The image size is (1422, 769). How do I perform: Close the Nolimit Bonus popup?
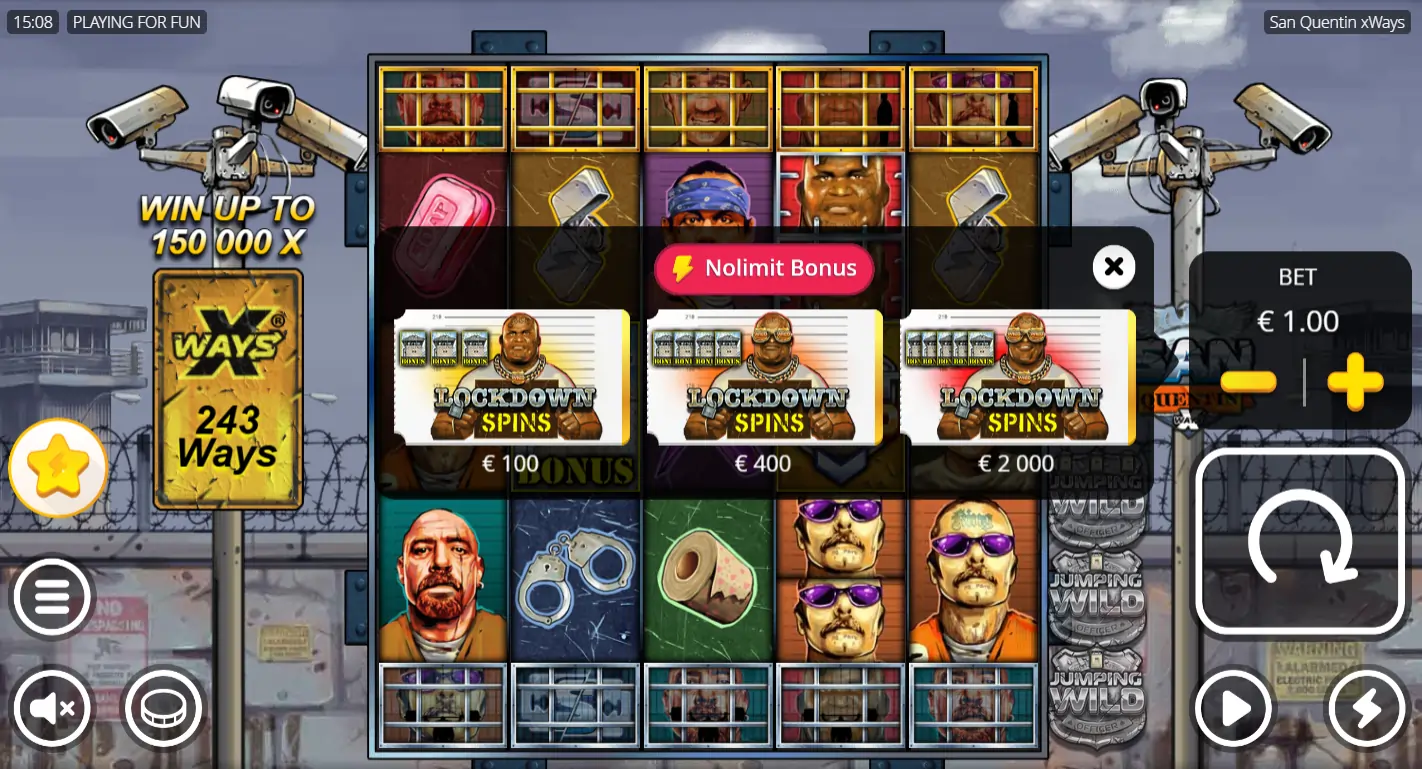[1114, 267]
